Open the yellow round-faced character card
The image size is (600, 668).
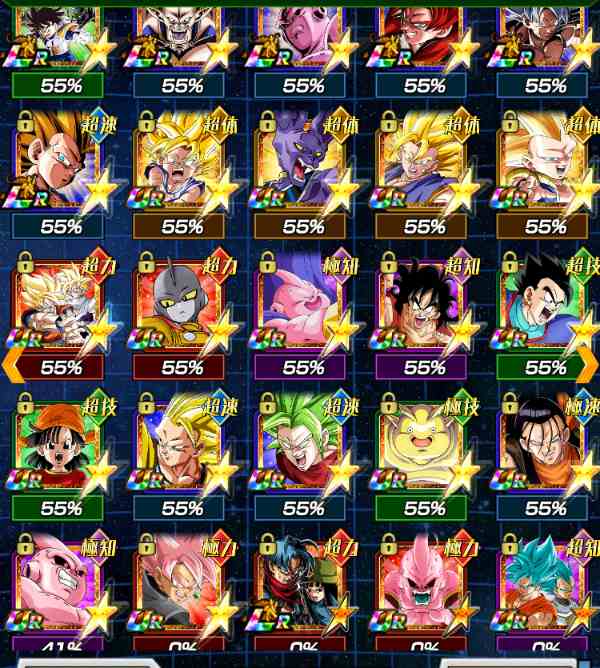pyautogui.click(x=424, y=447)
